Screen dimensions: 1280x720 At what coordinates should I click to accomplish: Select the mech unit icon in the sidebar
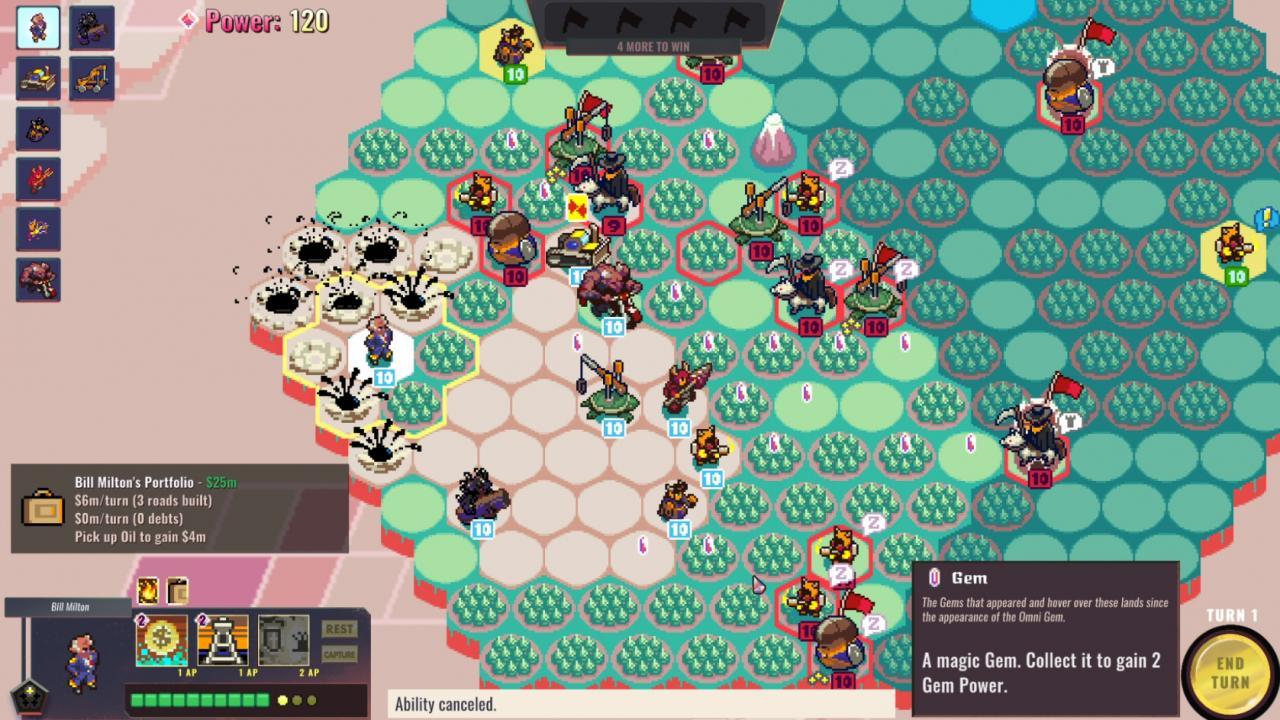tap(92, 26)
